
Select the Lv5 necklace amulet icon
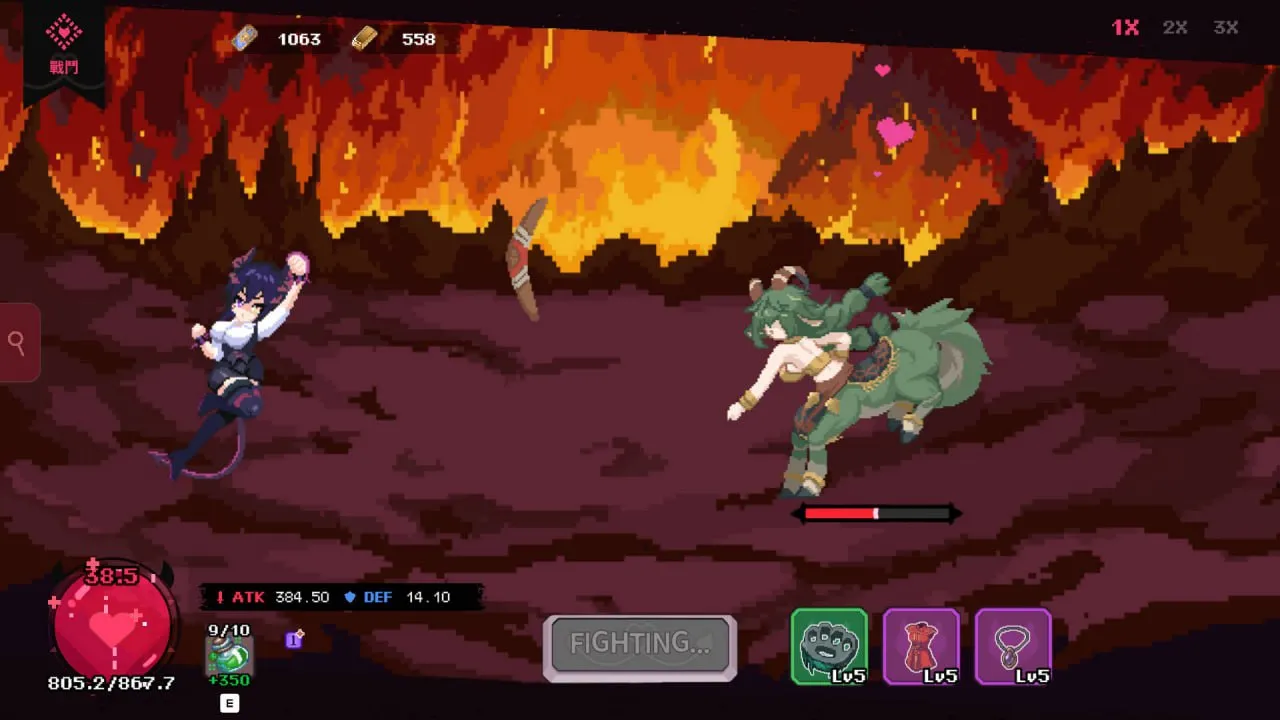1014,647
